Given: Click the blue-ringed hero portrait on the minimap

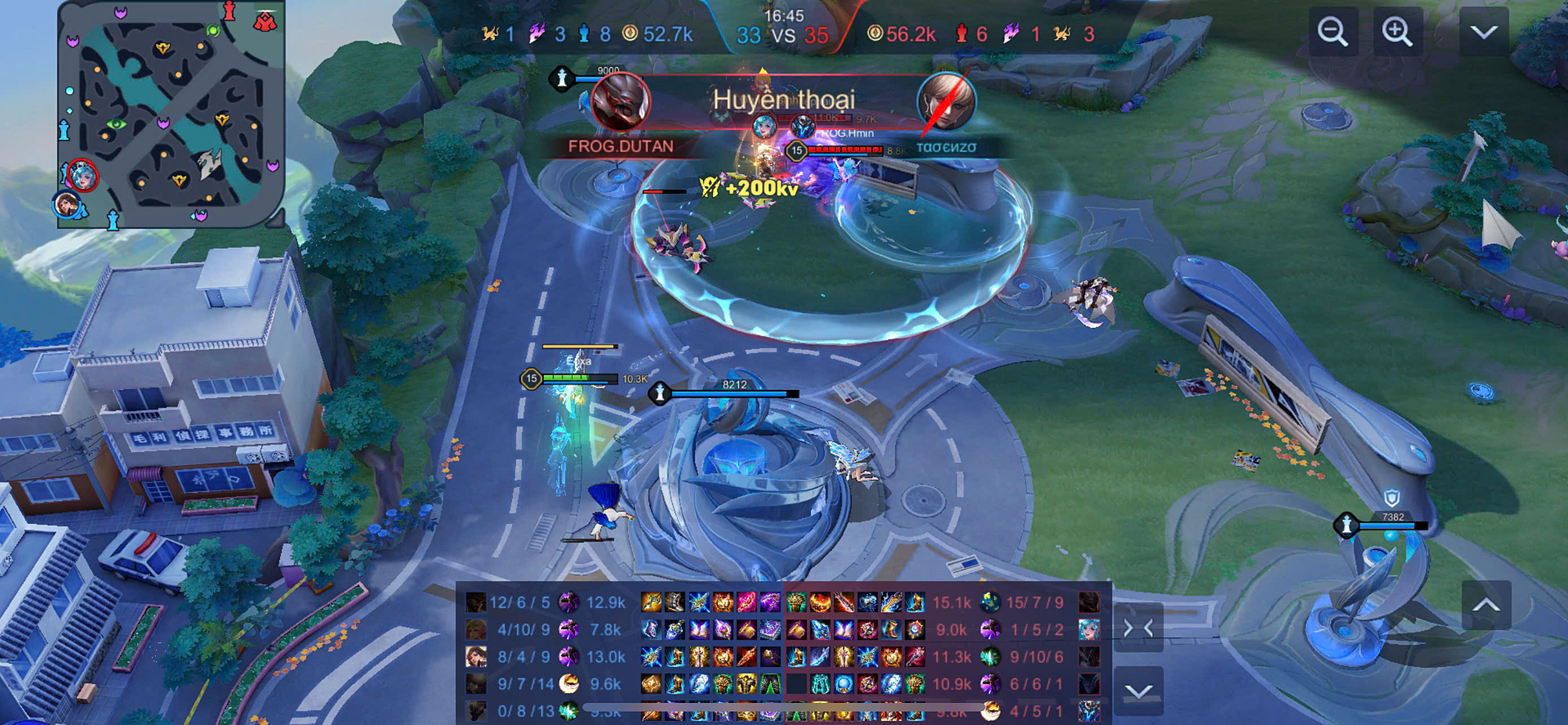Looking at the screenshot, I should tap(67, 204).
